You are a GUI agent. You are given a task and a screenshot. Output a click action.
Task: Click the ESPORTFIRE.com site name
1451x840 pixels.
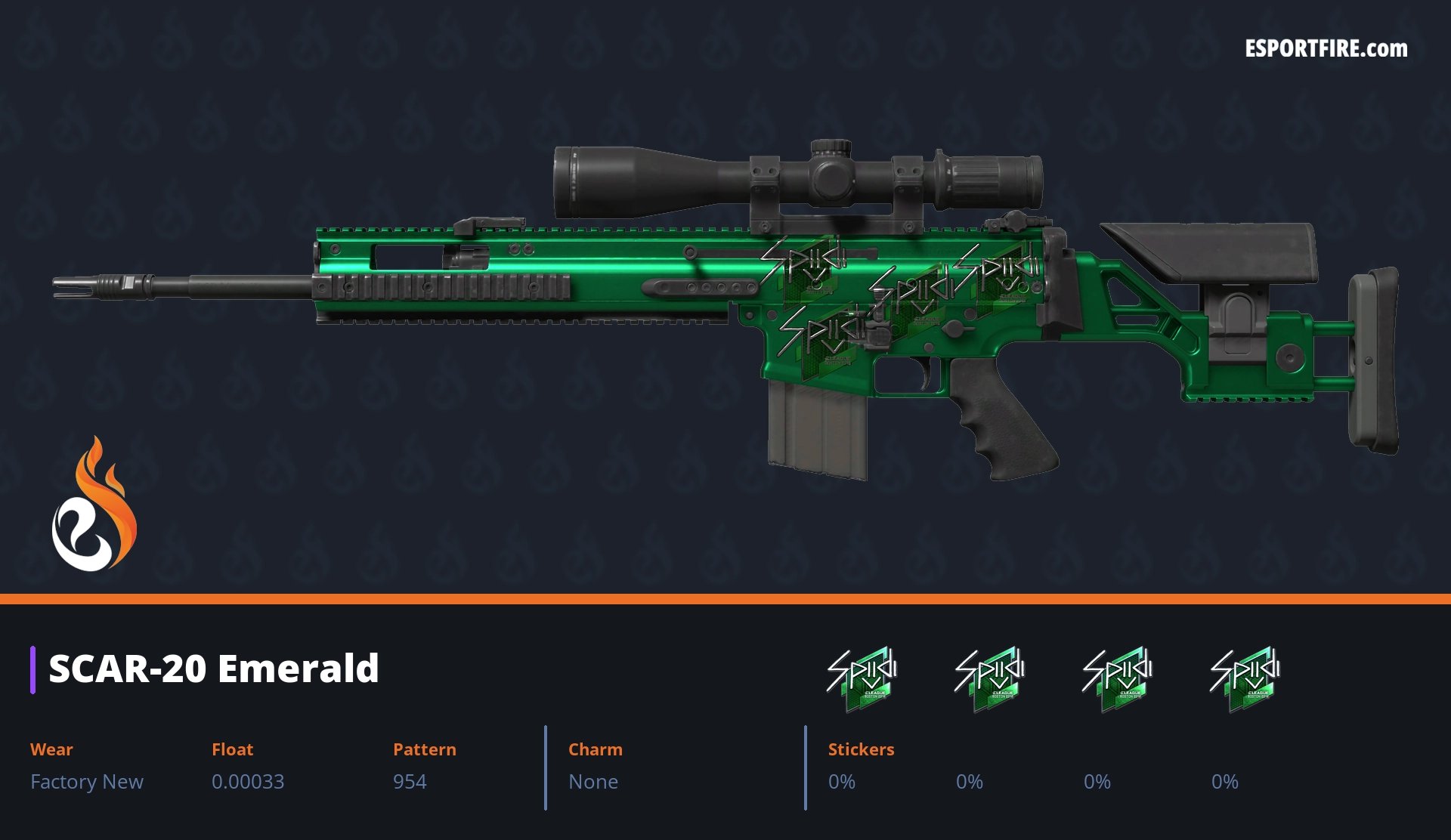pos(1326,49)
